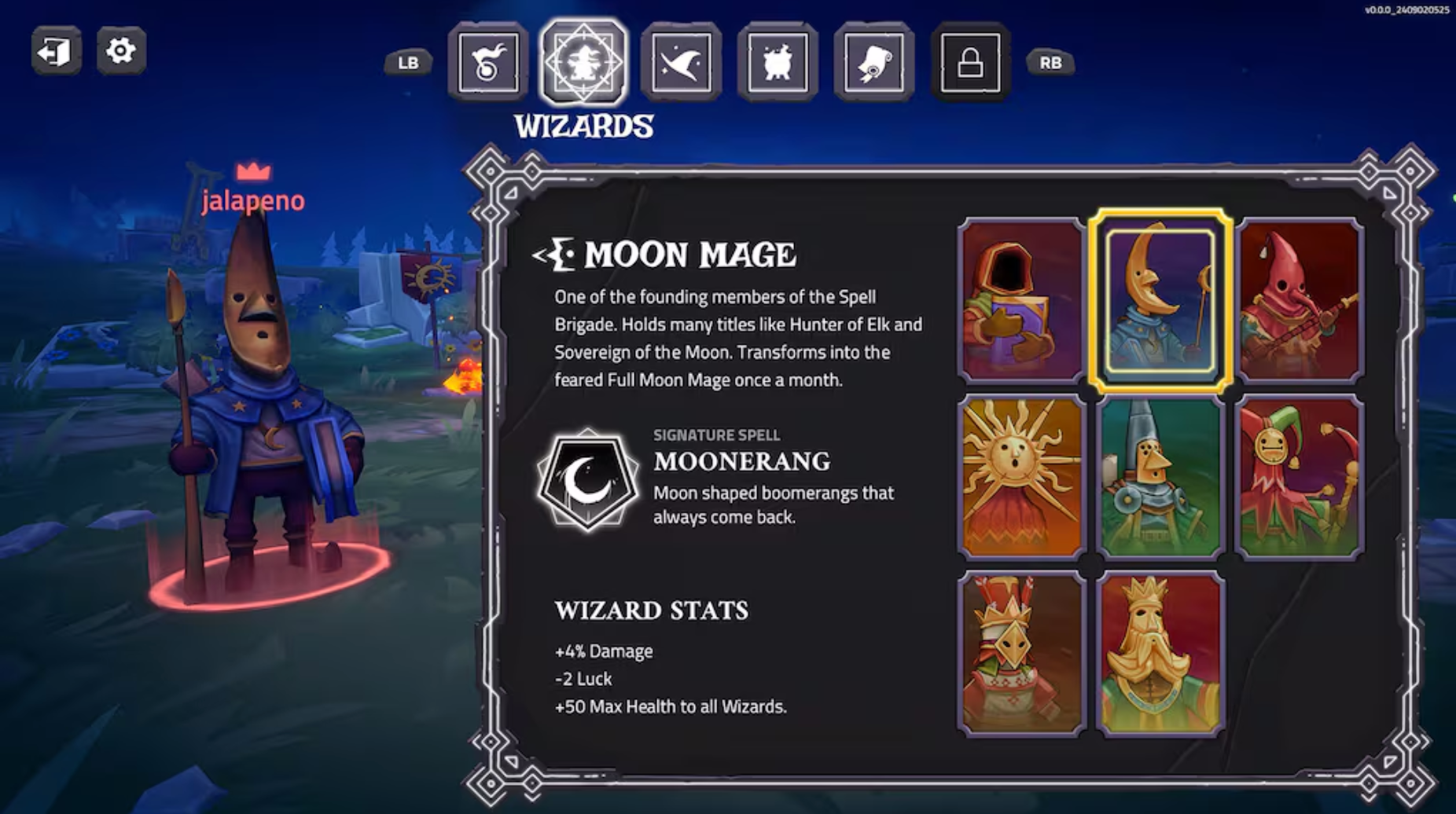Open the game settings gear icon
Viewport: 1456px width, 814px height.
coord(123,50)
